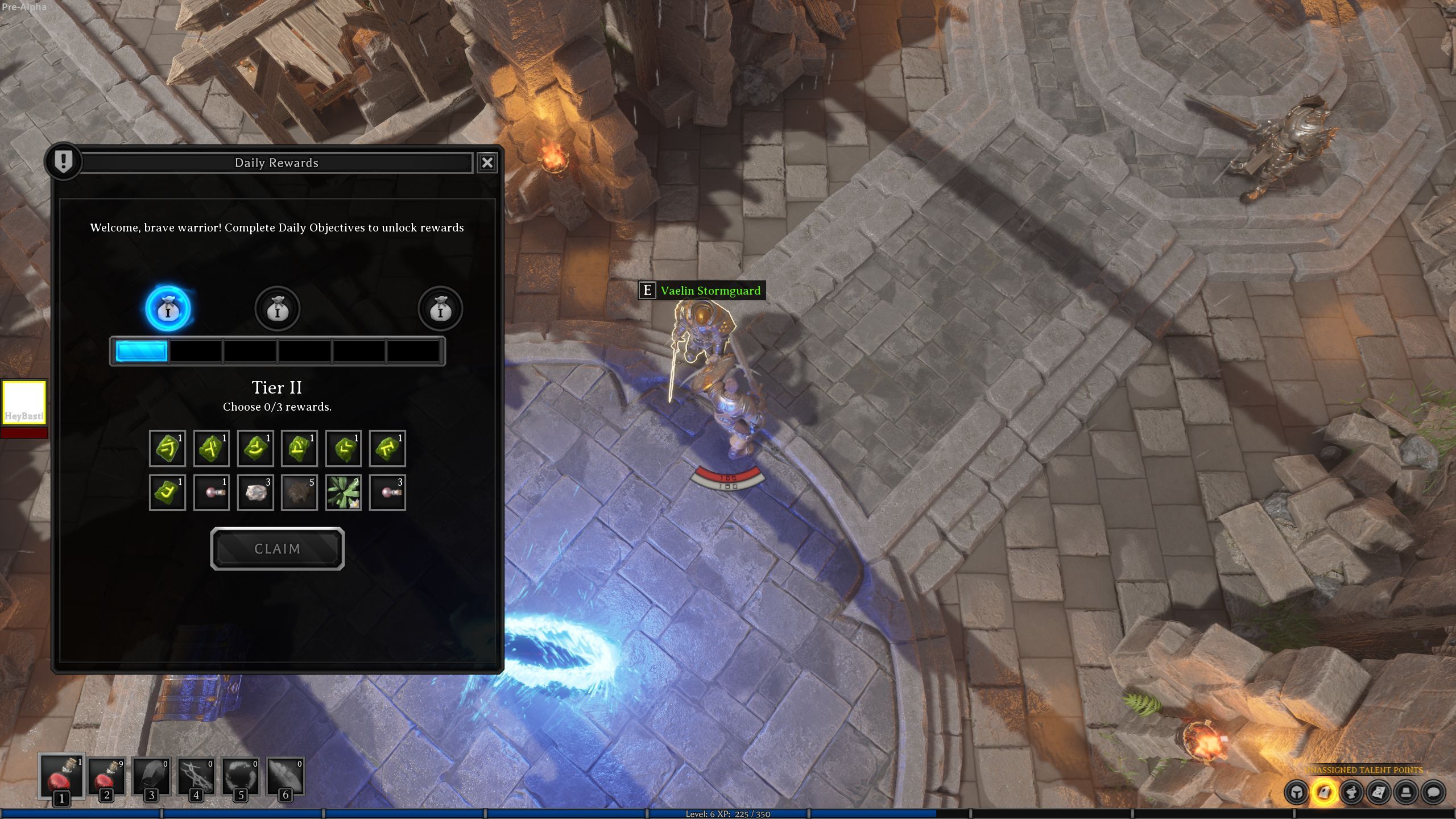The width and height of the screenshot is (1456, 819).
Task: Choose the white stone chunk reward
Action: coord(255,493)
